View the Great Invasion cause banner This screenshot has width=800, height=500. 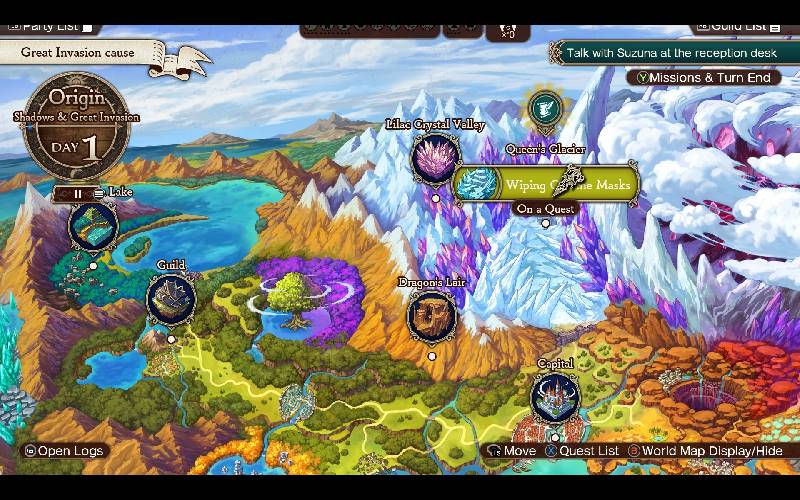[x=80, y=53]
